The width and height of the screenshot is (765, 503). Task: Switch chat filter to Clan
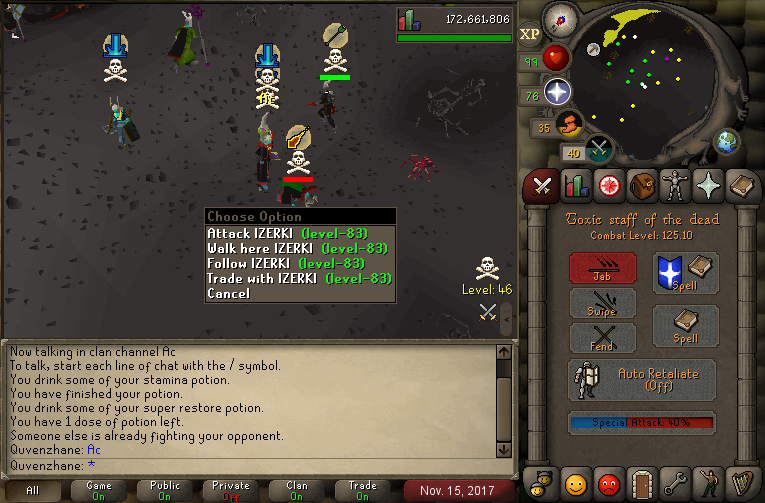[x=297, y=490]
